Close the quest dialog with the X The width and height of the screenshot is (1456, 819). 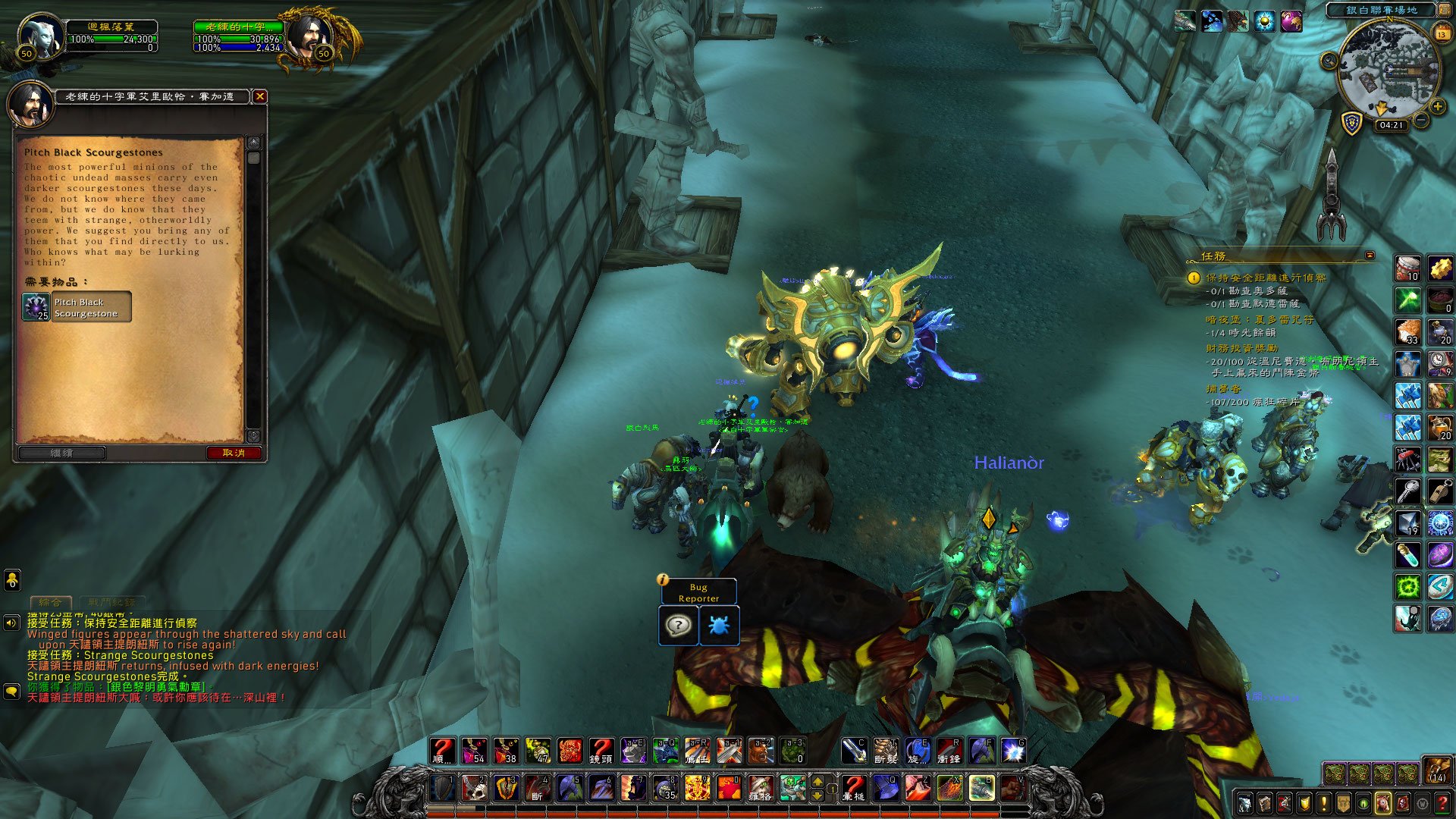click(x=260, y=96)
